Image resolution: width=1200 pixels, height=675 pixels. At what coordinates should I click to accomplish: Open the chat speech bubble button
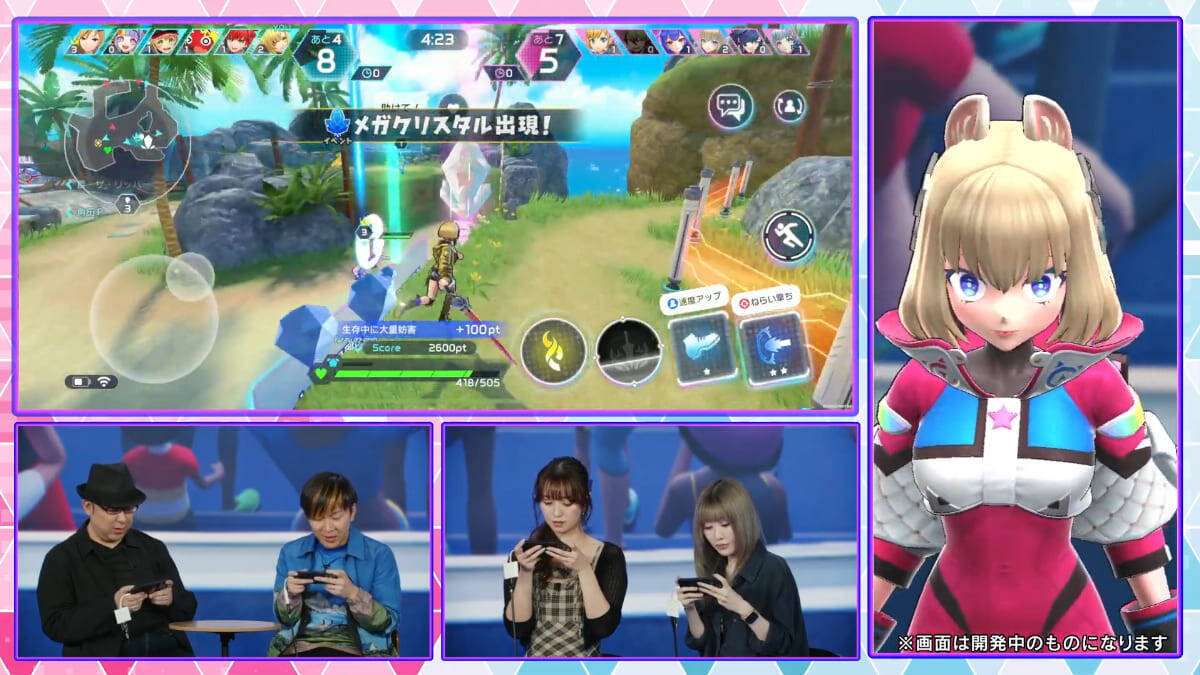(731, 106)
